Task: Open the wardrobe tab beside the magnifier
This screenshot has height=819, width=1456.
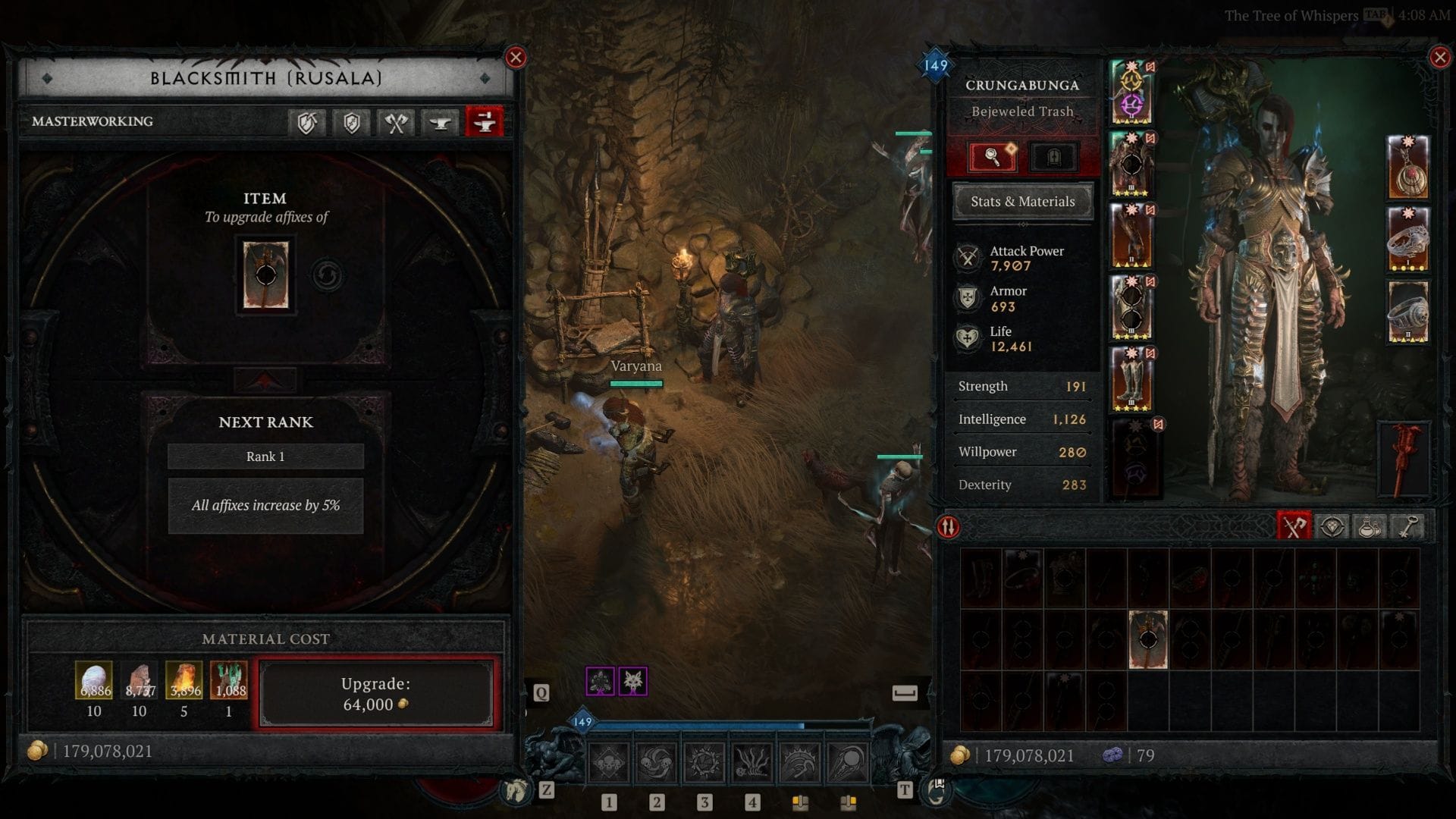Action: [x=1053, y=157]
